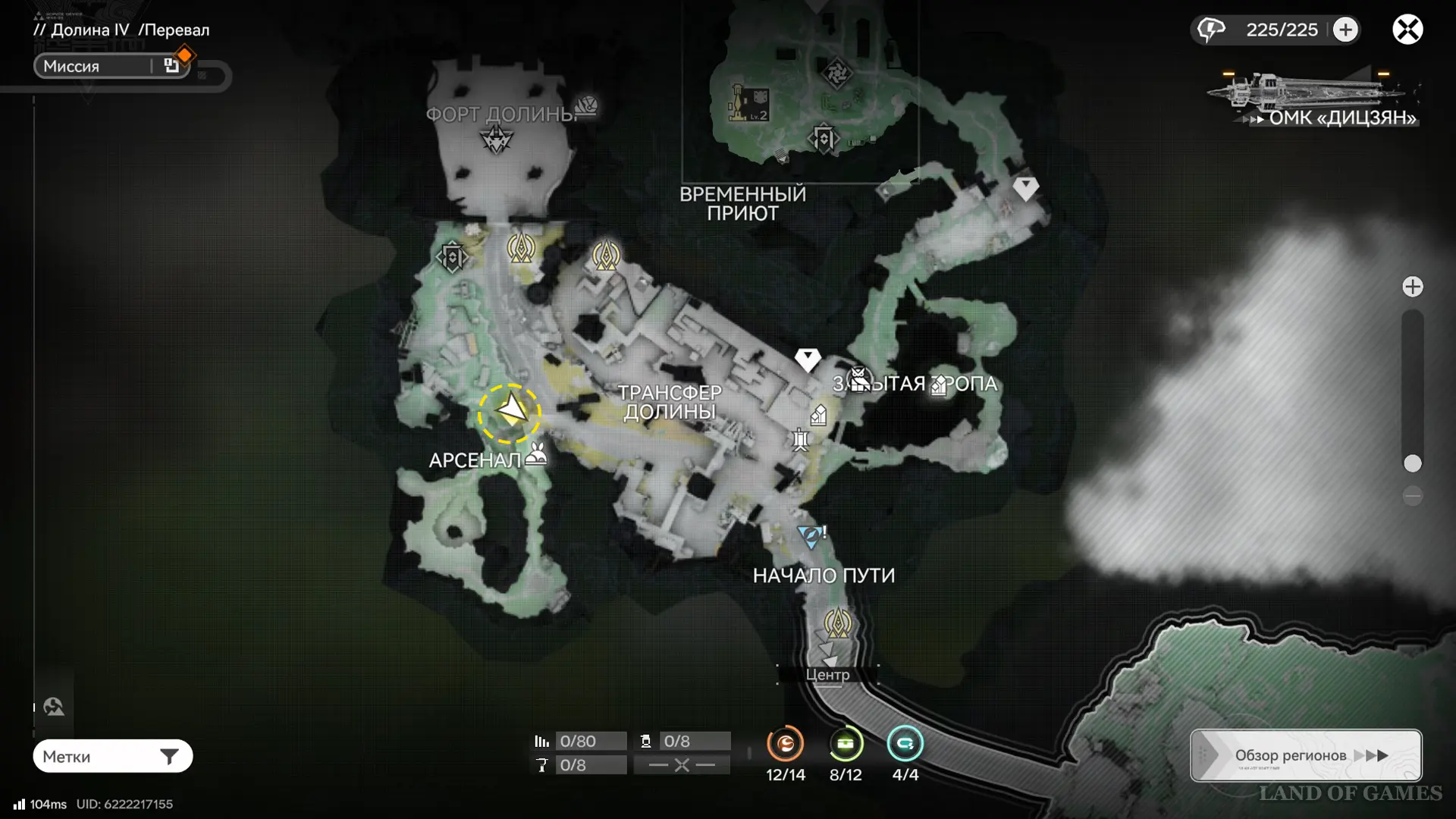Open the globe icon at left edge
The height and width of the screenshot is (819, 1456).
(x=54, y=707)
